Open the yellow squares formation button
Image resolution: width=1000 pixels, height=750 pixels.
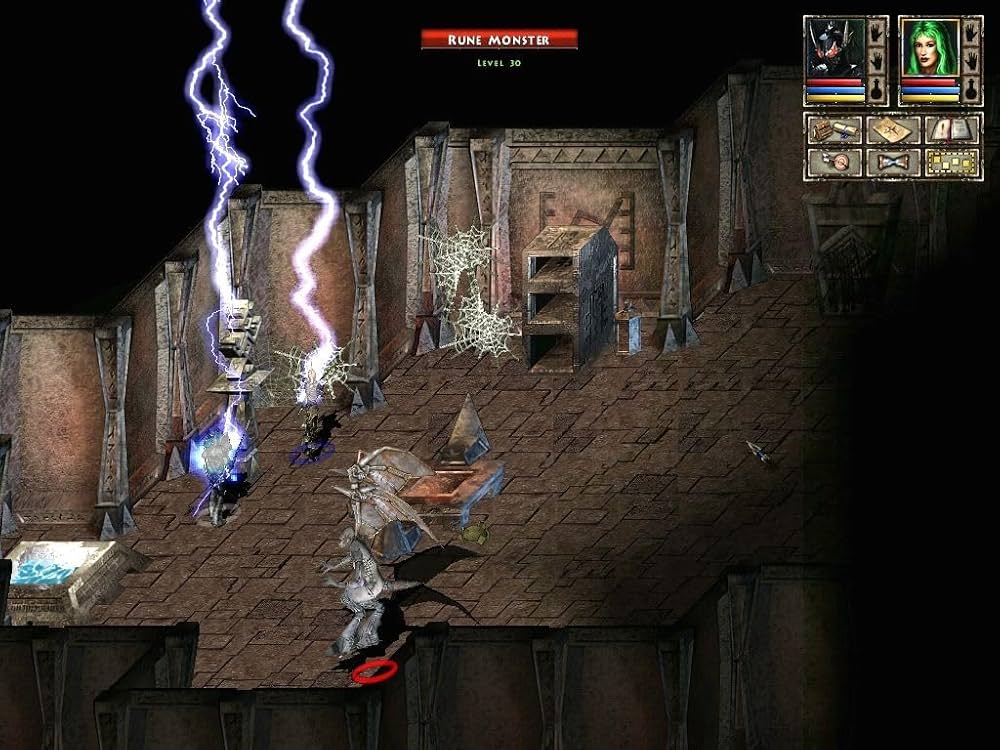click(x=952, y=162)
